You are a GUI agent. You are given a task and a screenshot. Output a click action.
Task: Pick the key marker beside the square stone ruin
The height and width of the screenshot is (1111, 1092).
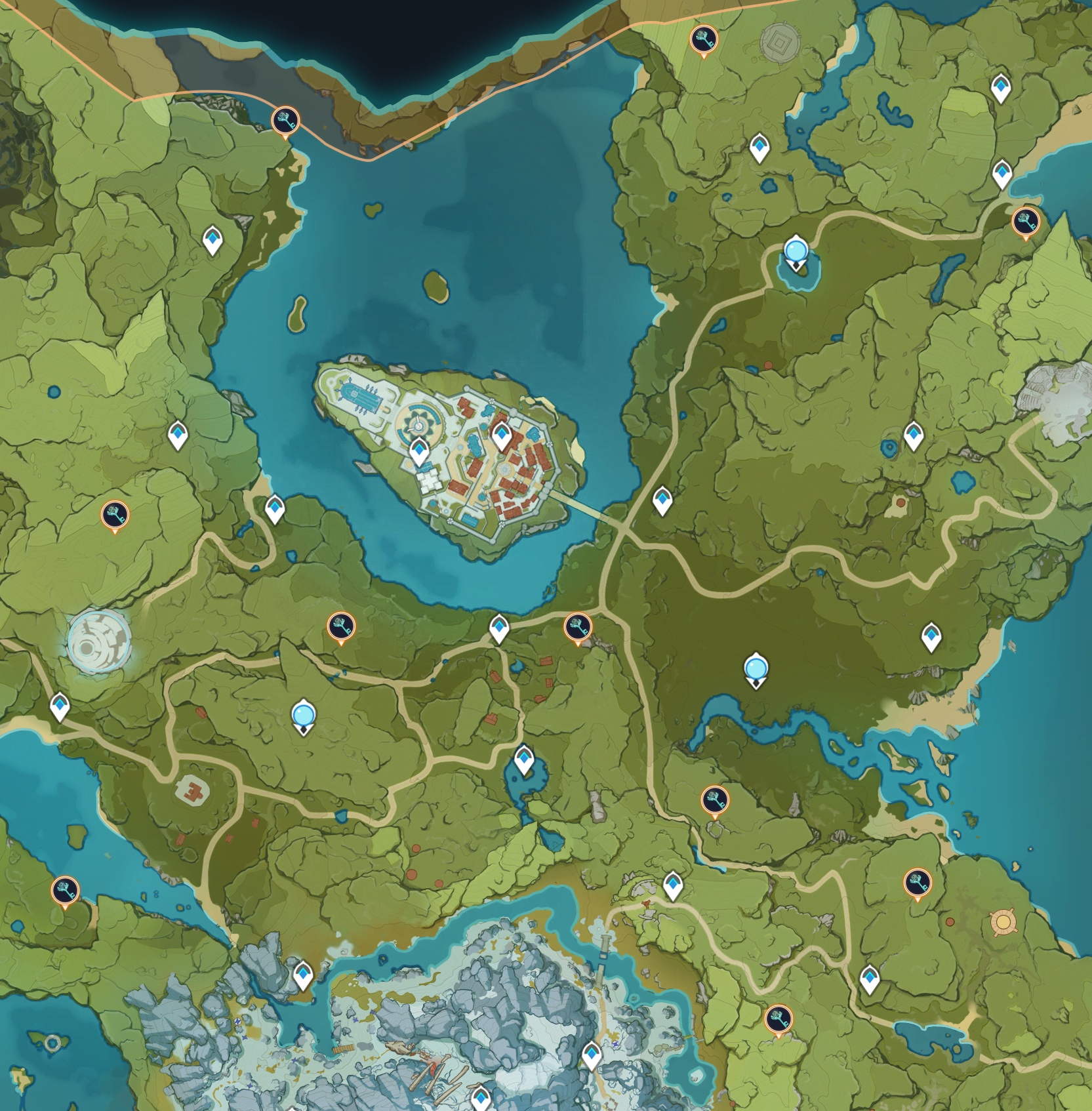(x=704, y=40)
